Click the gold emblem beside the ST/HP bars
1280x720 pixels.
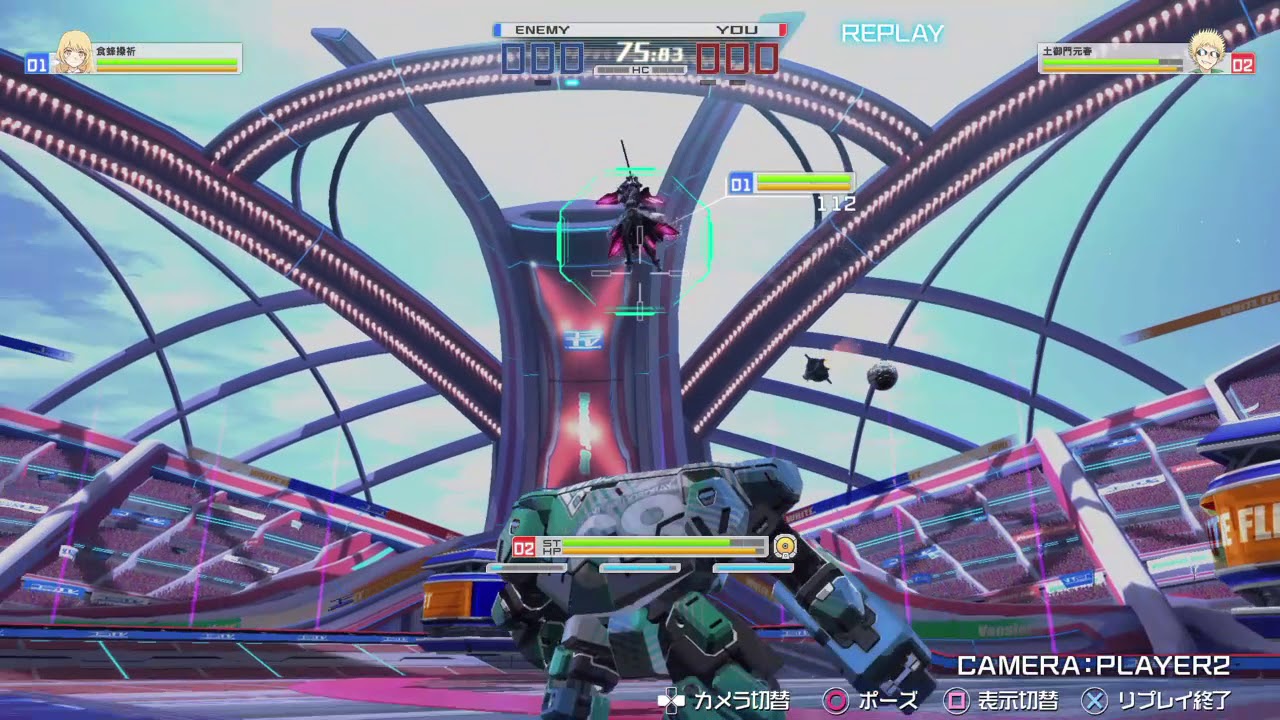(785, 546)
